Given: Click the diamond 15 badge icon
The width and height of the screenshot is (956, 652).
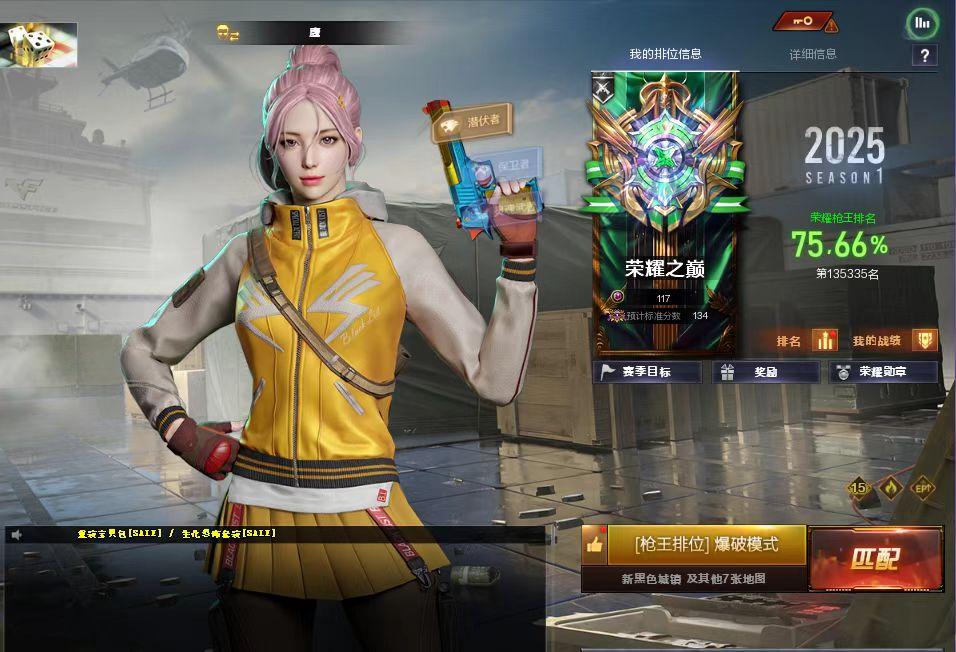Looking at the screenshot, I should tap(859, 488).
